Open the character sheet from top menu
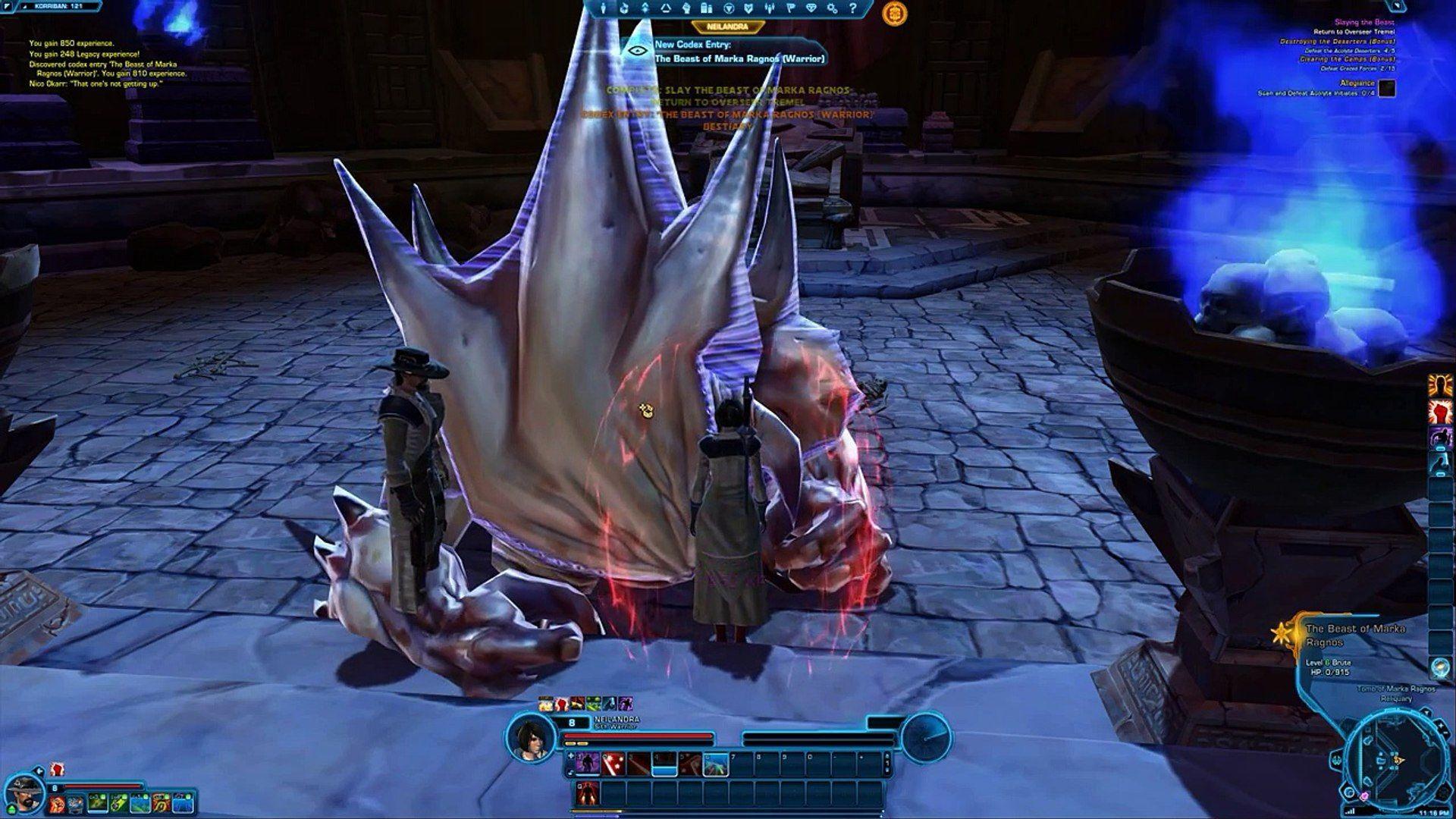Viewport: 1456px width, 819px height. (604, 9)
